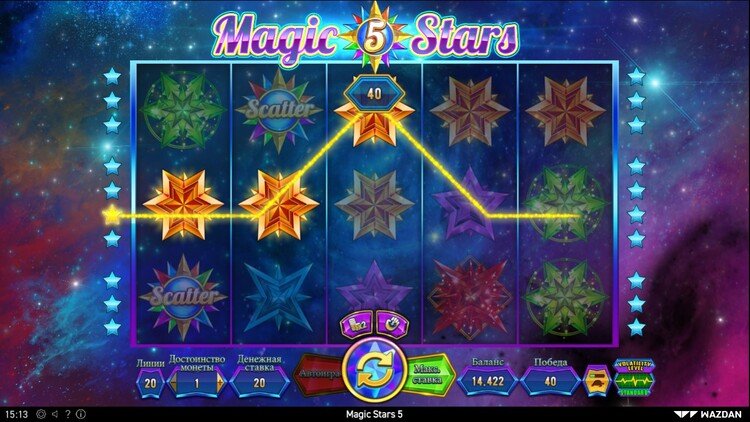Image resolution: width=750 pixels, height=422 pixels.
Task: Open the question mark help icon
Action: 66,414
